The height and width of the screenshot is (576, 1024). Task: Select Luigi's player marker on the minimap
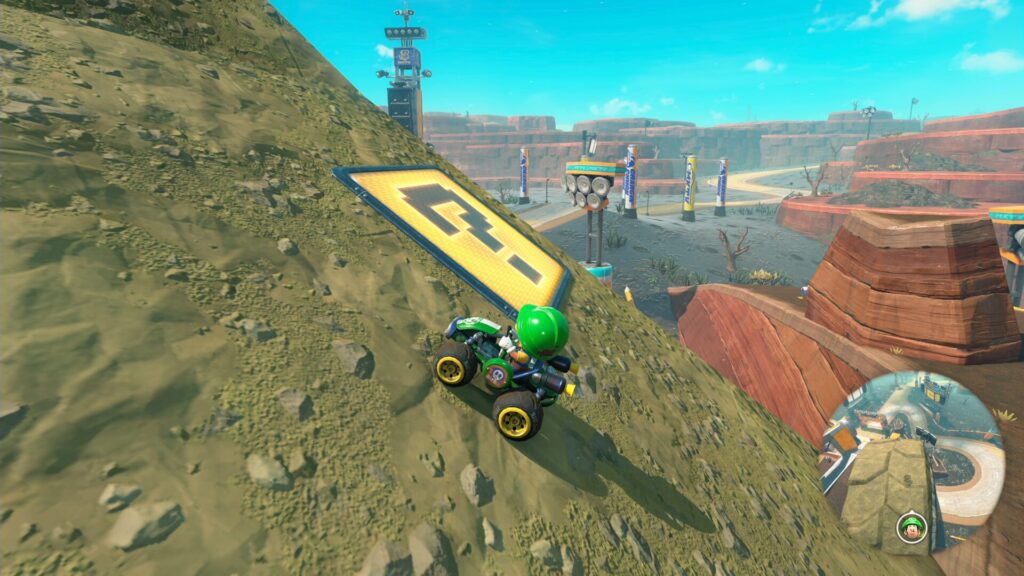(x=910, y=525)
